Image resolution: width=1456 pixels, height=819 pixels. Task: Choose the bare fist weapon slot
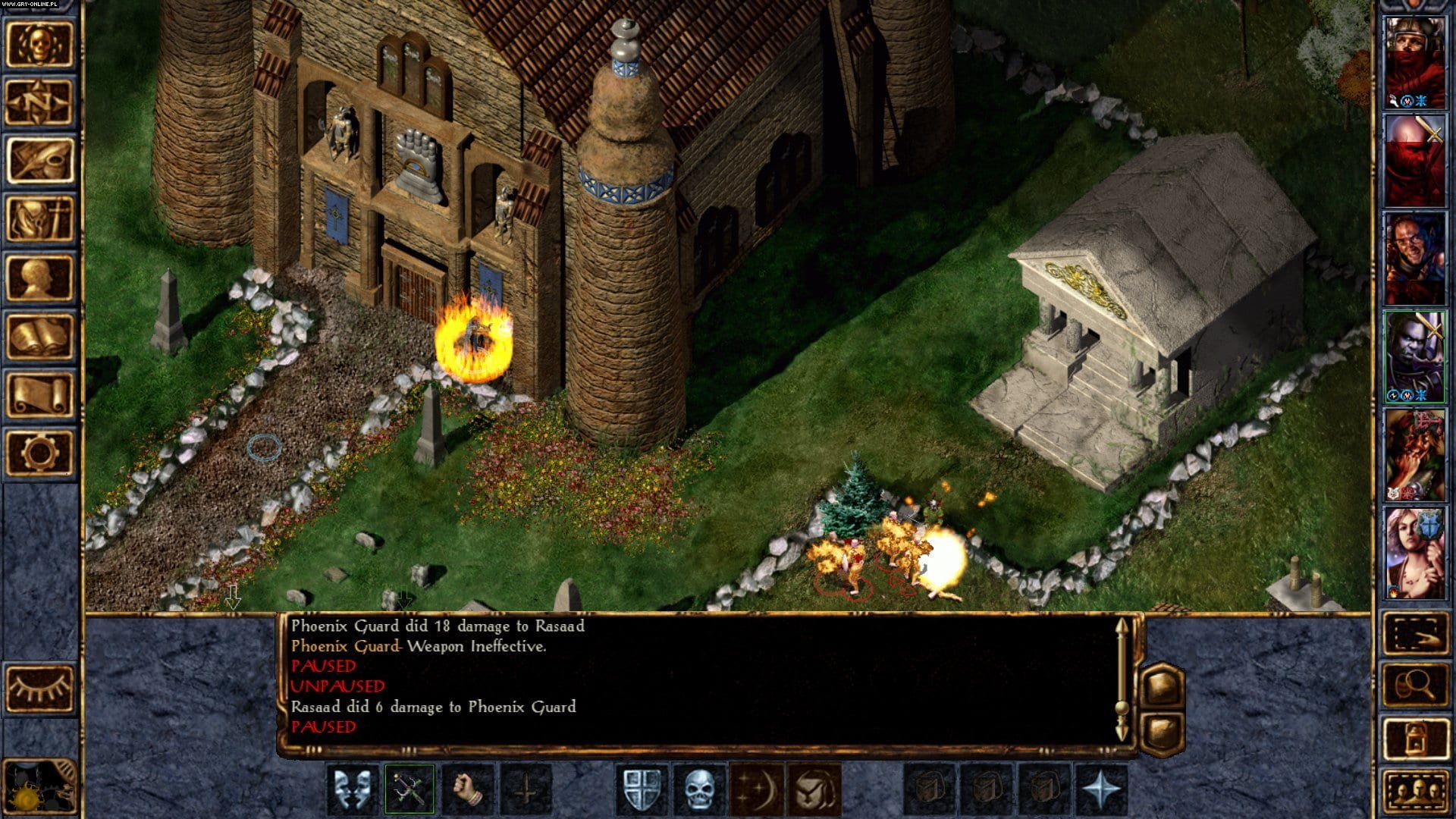coord(467,789)
